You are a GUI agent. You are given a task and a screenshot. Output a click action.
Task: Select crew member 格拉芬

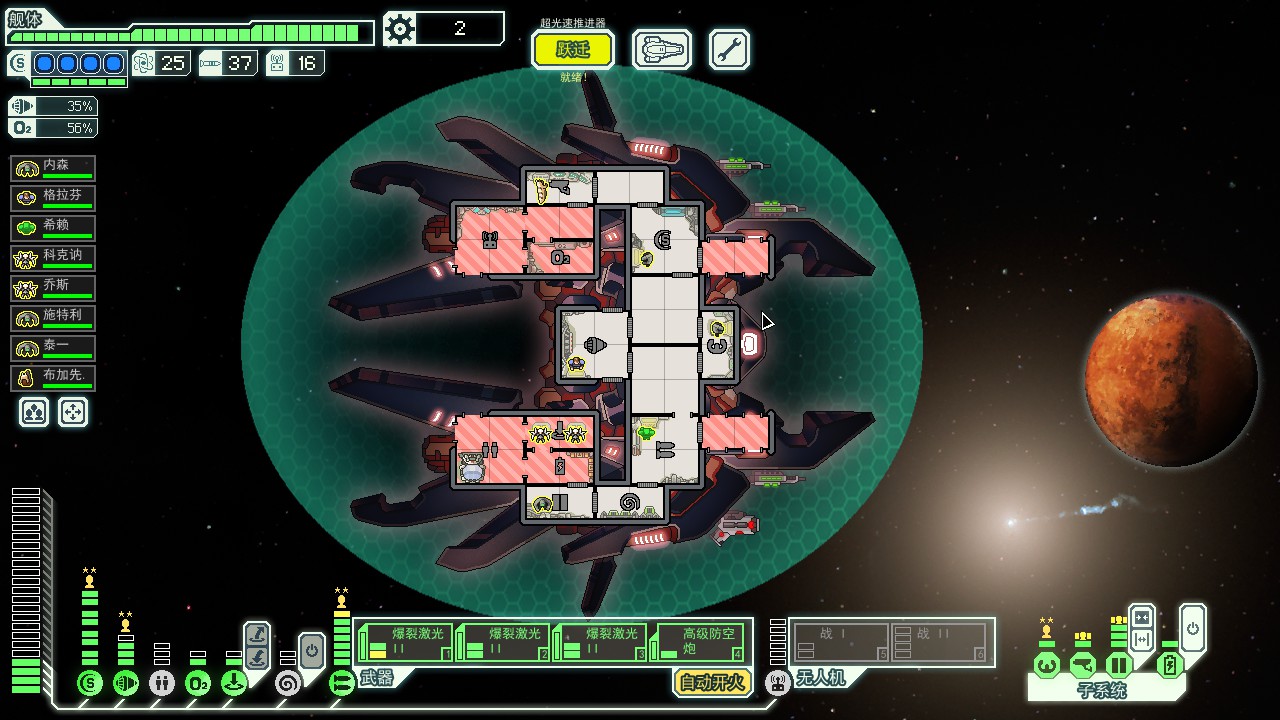(x=53, y=198)
